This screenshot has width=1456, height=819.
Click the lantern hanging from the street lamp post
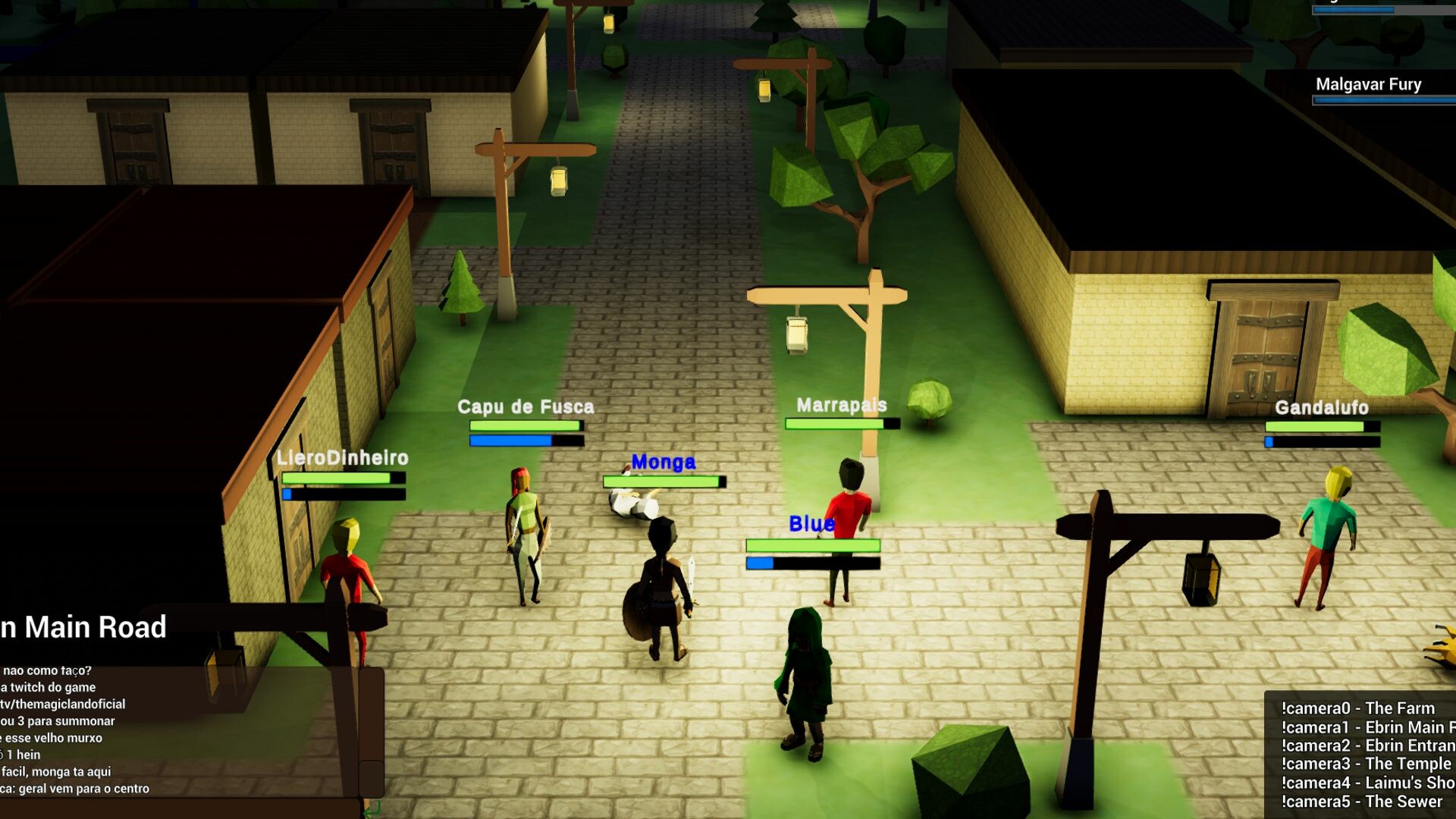click(x=796, y=334)
